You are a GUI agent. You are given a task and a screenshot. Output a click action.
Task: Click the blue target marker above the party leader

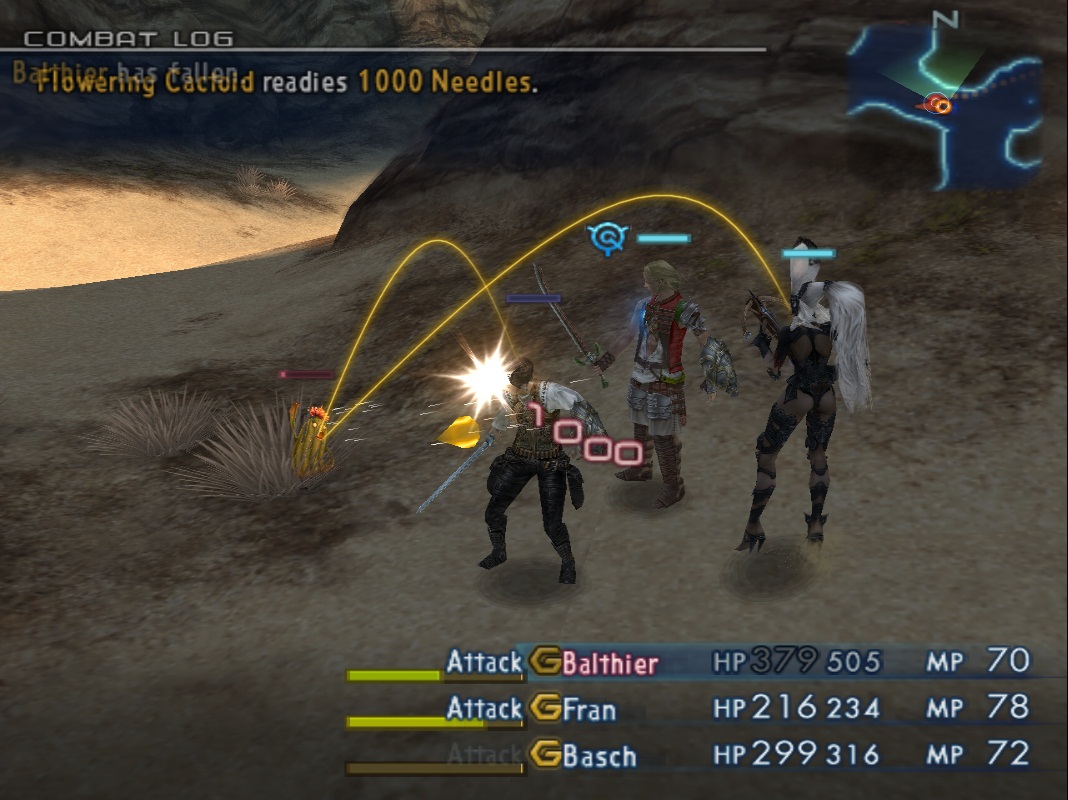[x=607, y=238]
